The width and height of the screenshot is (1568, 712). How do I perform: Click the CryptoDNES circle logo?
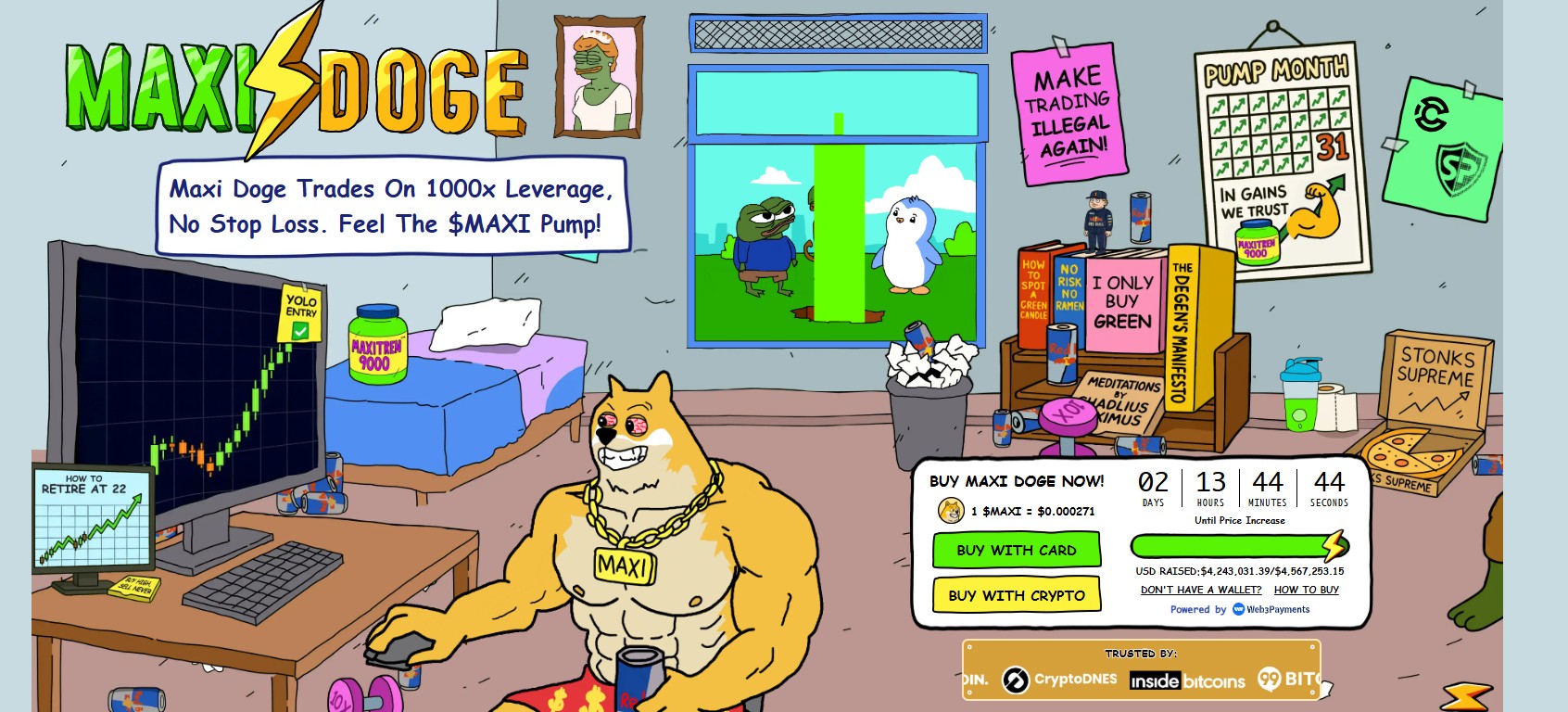(x=1018, y=679)
